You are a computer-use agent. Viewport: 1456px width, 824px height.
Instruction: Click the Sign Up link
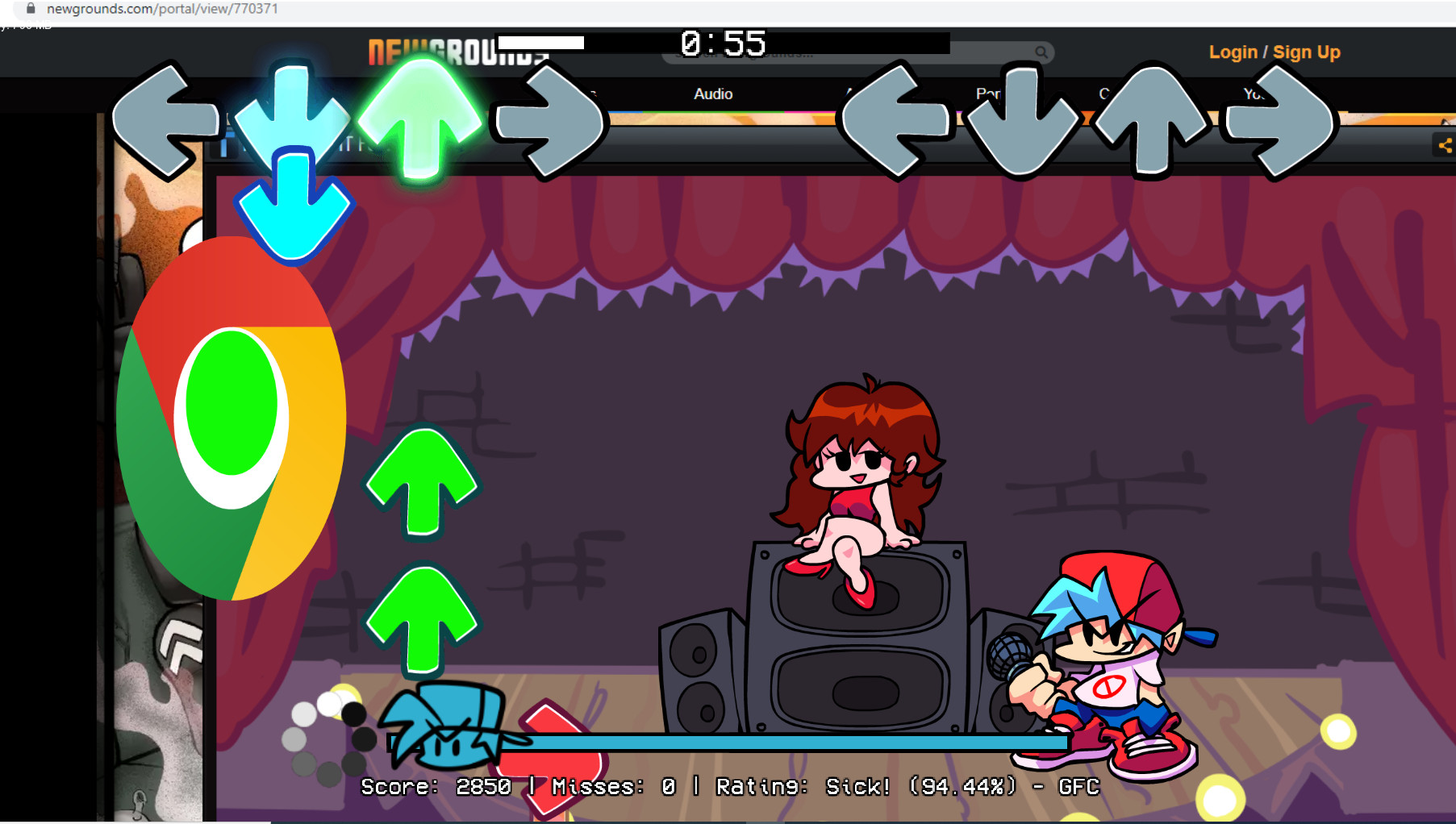pyautogui.click(x=1307, y=52)
